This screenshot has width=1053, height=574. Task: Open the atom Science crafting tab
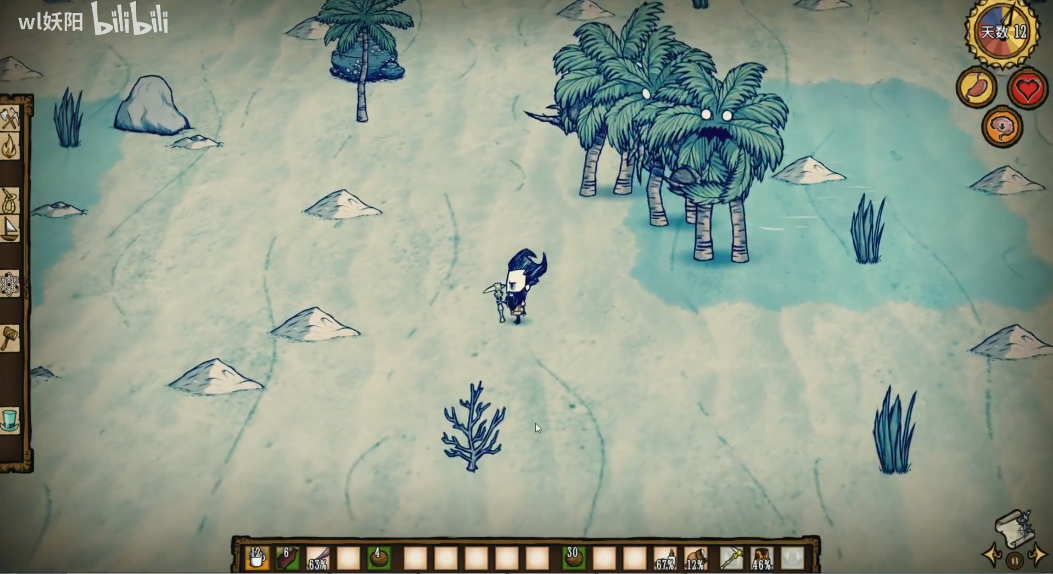[11, 284]
